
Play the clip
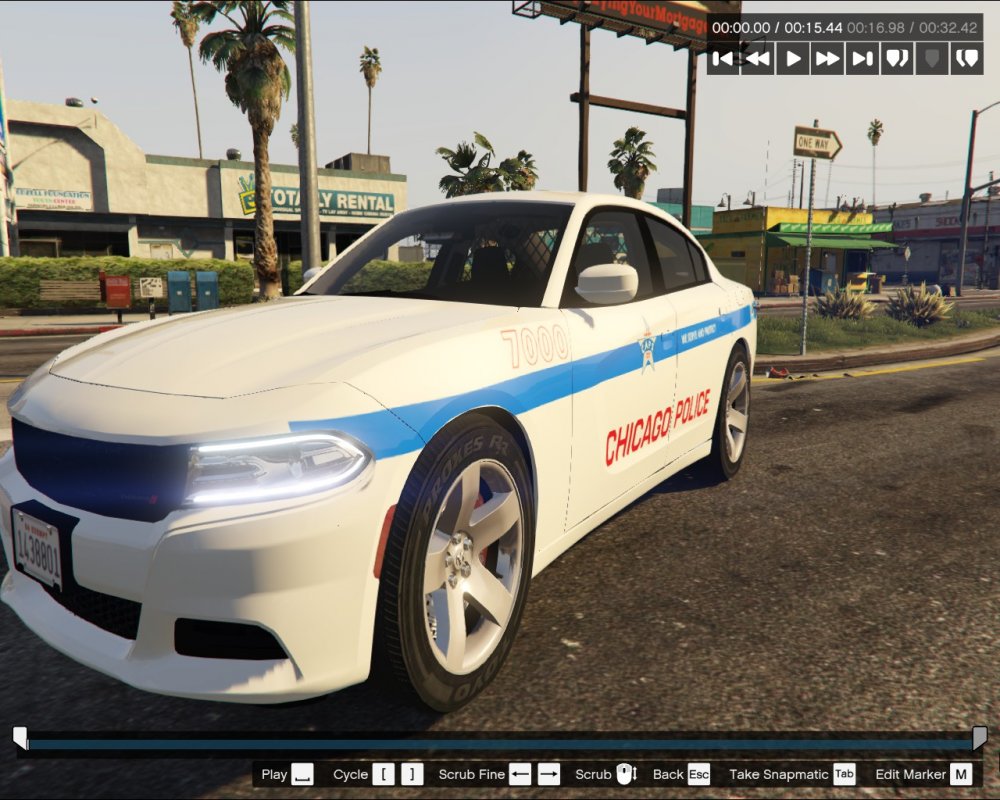(793, 58)
